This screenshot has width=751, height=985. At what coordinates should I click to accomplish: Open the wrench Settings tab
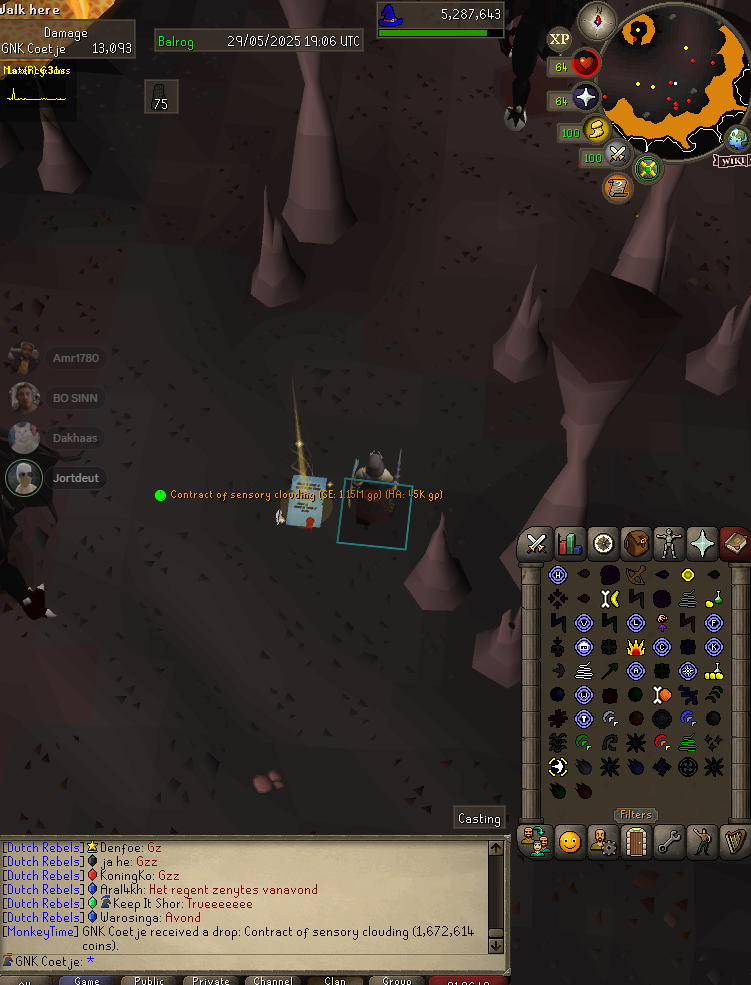[669, 842]
